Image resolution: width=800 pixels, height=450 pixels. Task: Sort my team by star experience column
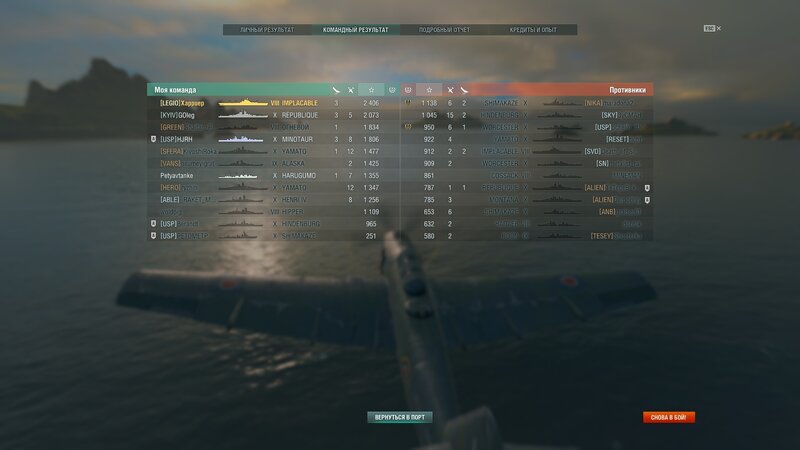coord(371,90)
